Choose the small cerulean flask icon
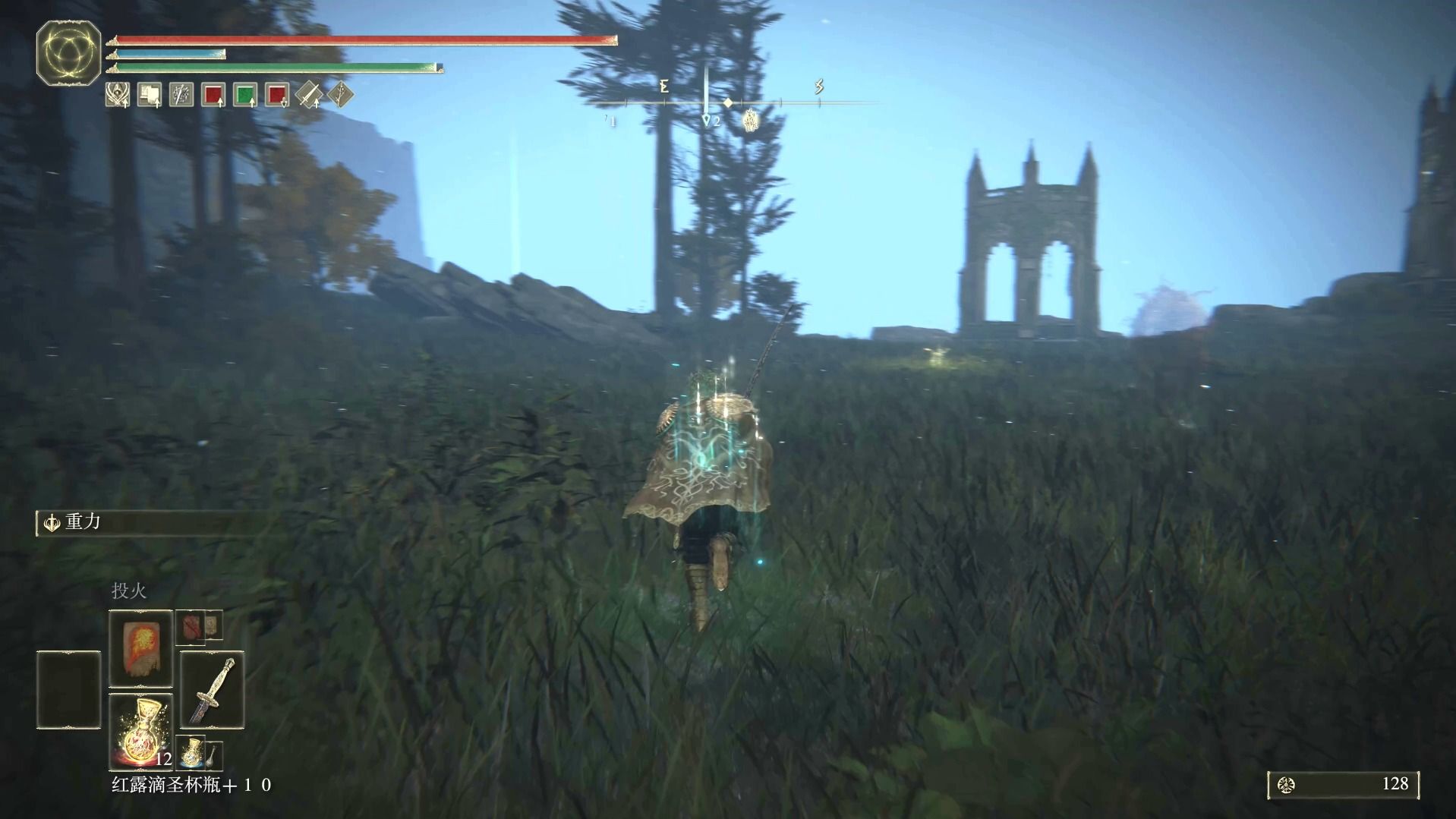This screenshot has width=1456, height=819. [x=193, y=751]
